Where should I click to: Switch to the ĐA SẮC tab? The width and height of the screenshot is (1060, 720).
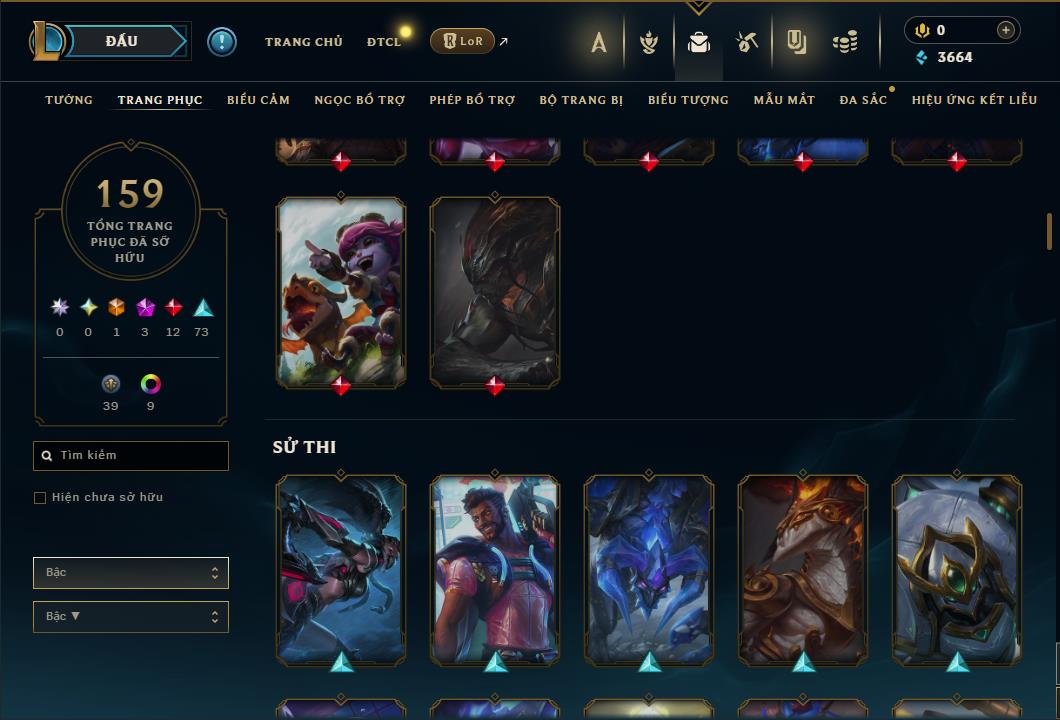(863, 100)
